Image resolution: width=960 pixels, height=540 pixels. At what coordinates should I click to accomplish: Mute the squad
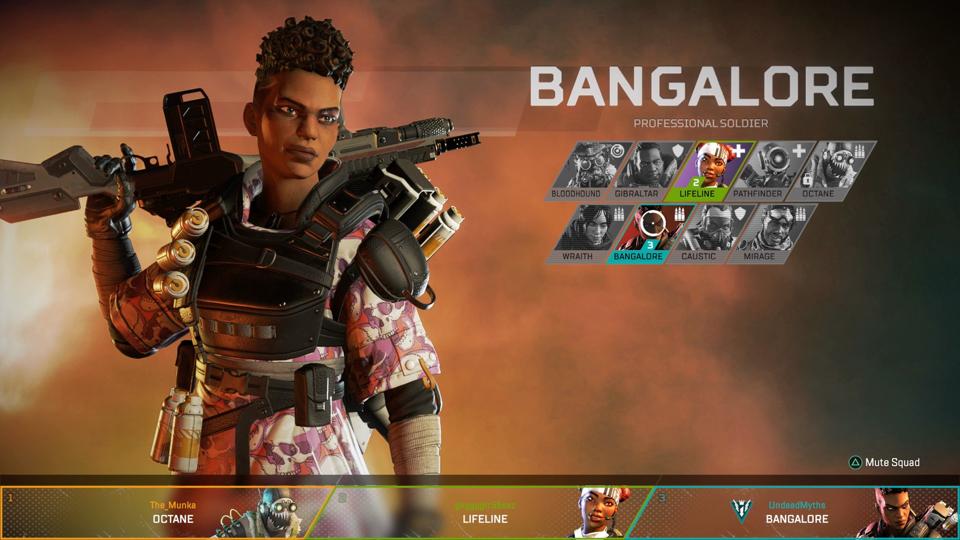pyautogui.click(x=885, y=462)
